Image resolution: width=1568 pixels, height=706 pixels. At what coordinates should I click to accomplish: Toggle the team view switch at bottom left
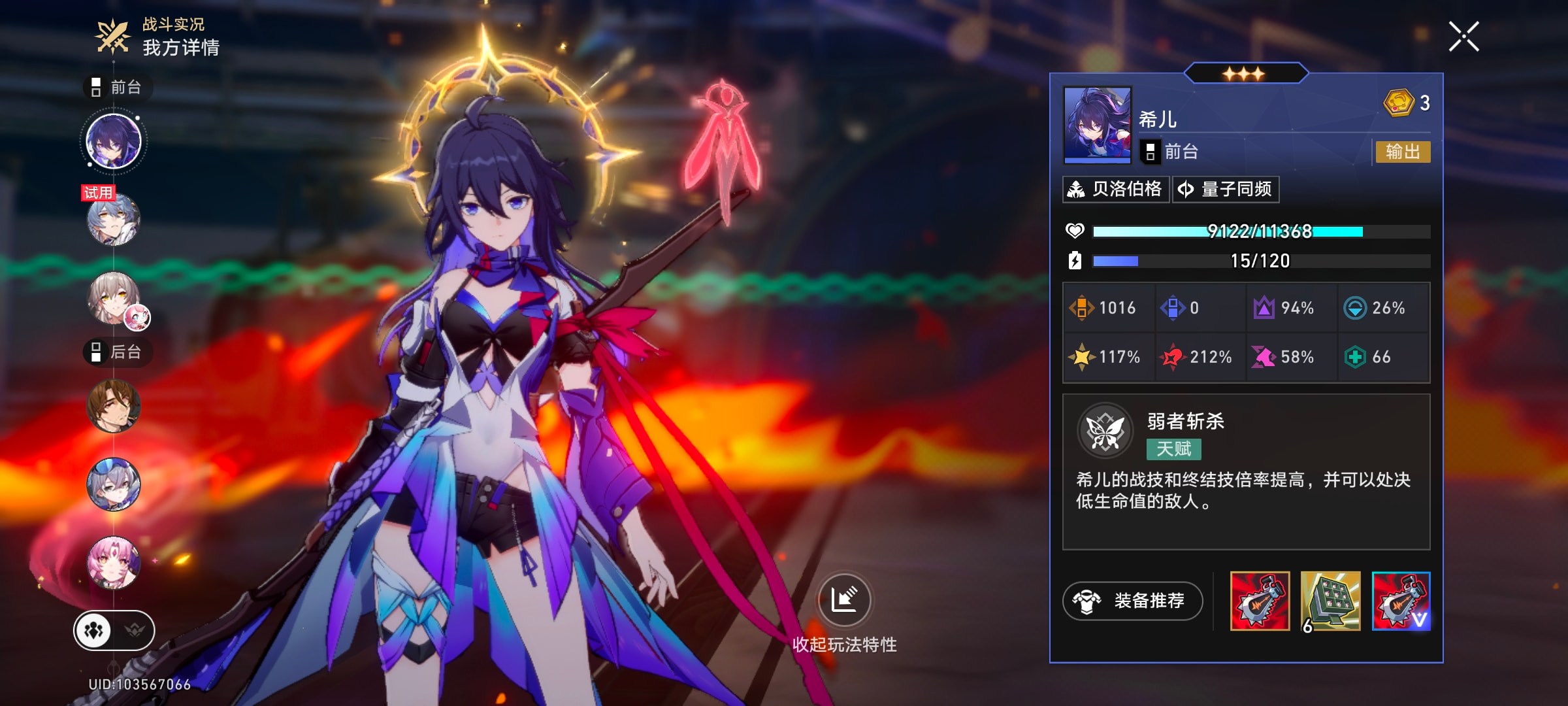point(114,631)
